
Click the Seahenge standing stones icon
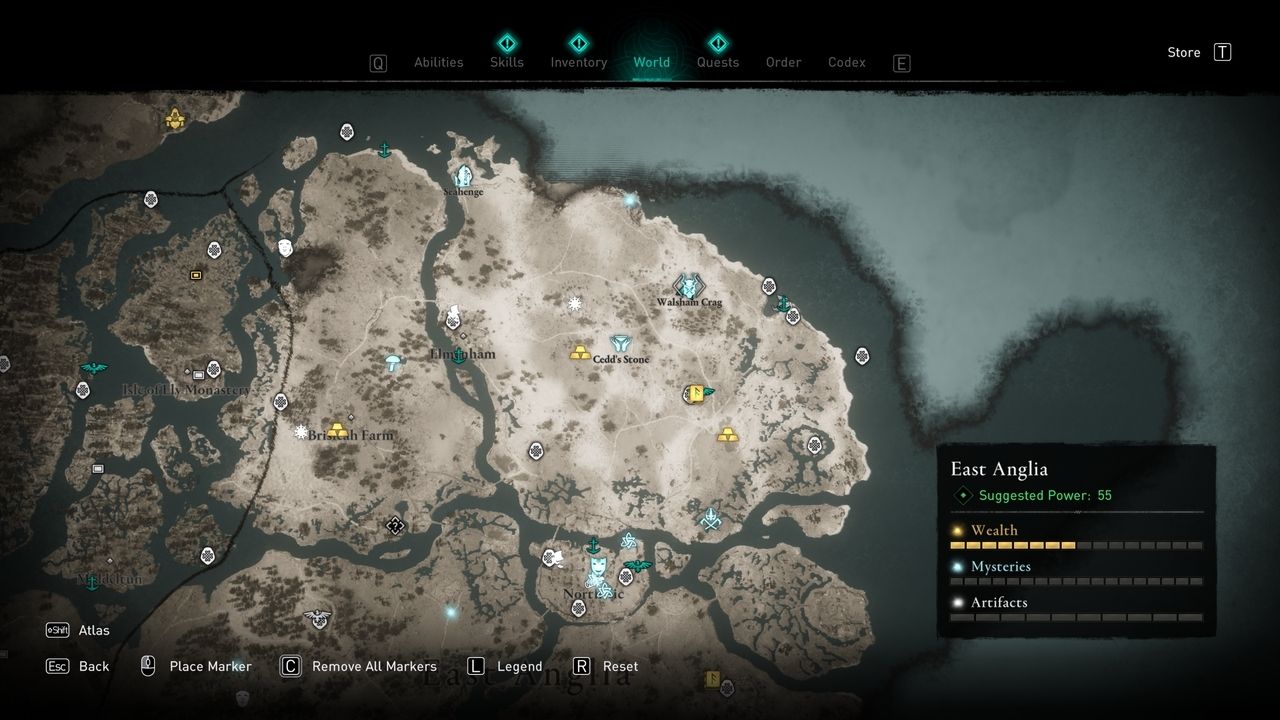click(462, 176)
